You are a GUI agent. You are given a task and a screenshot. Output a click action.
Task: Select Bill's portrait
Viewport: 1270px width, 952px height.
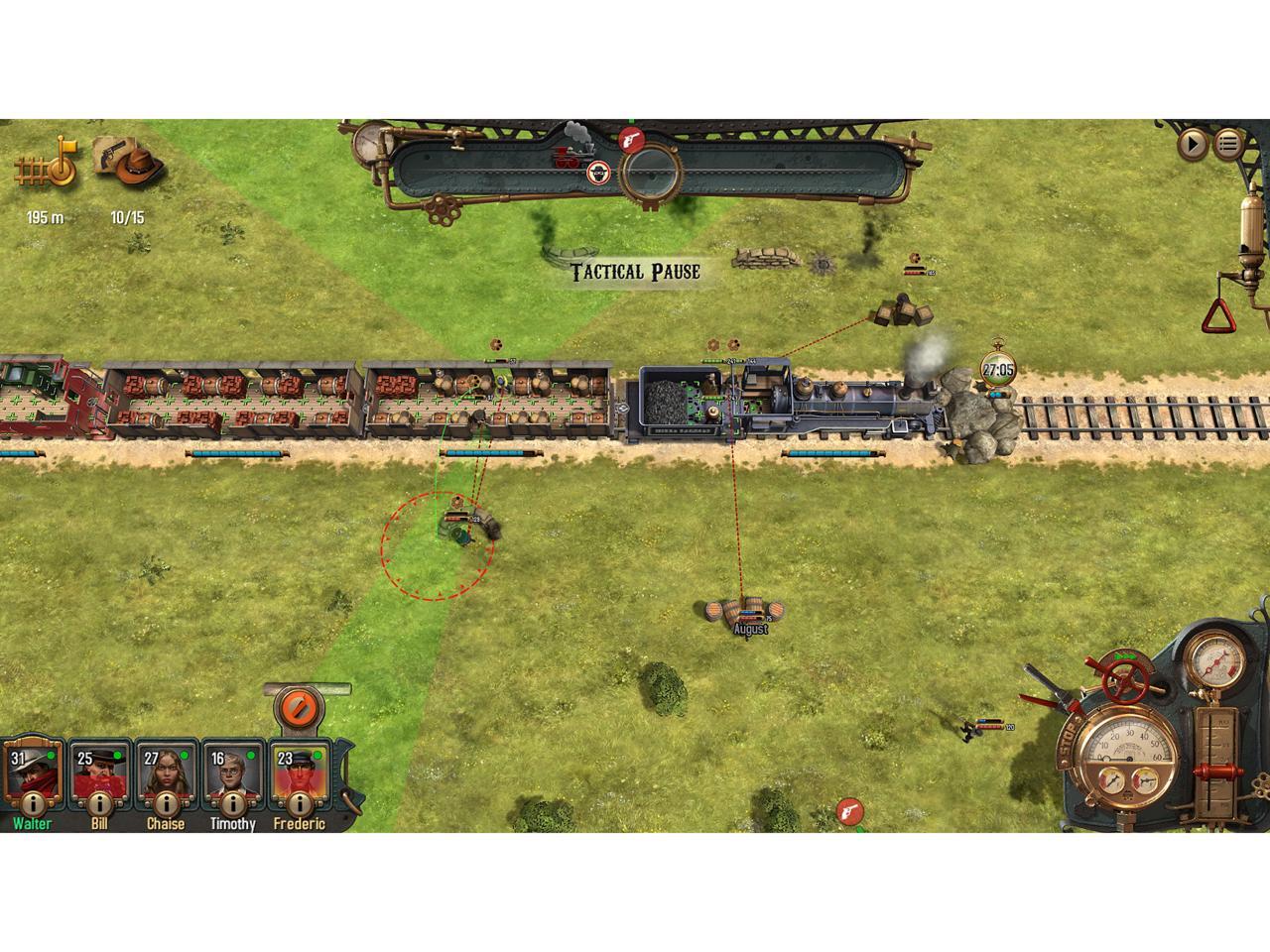point(99,771)
